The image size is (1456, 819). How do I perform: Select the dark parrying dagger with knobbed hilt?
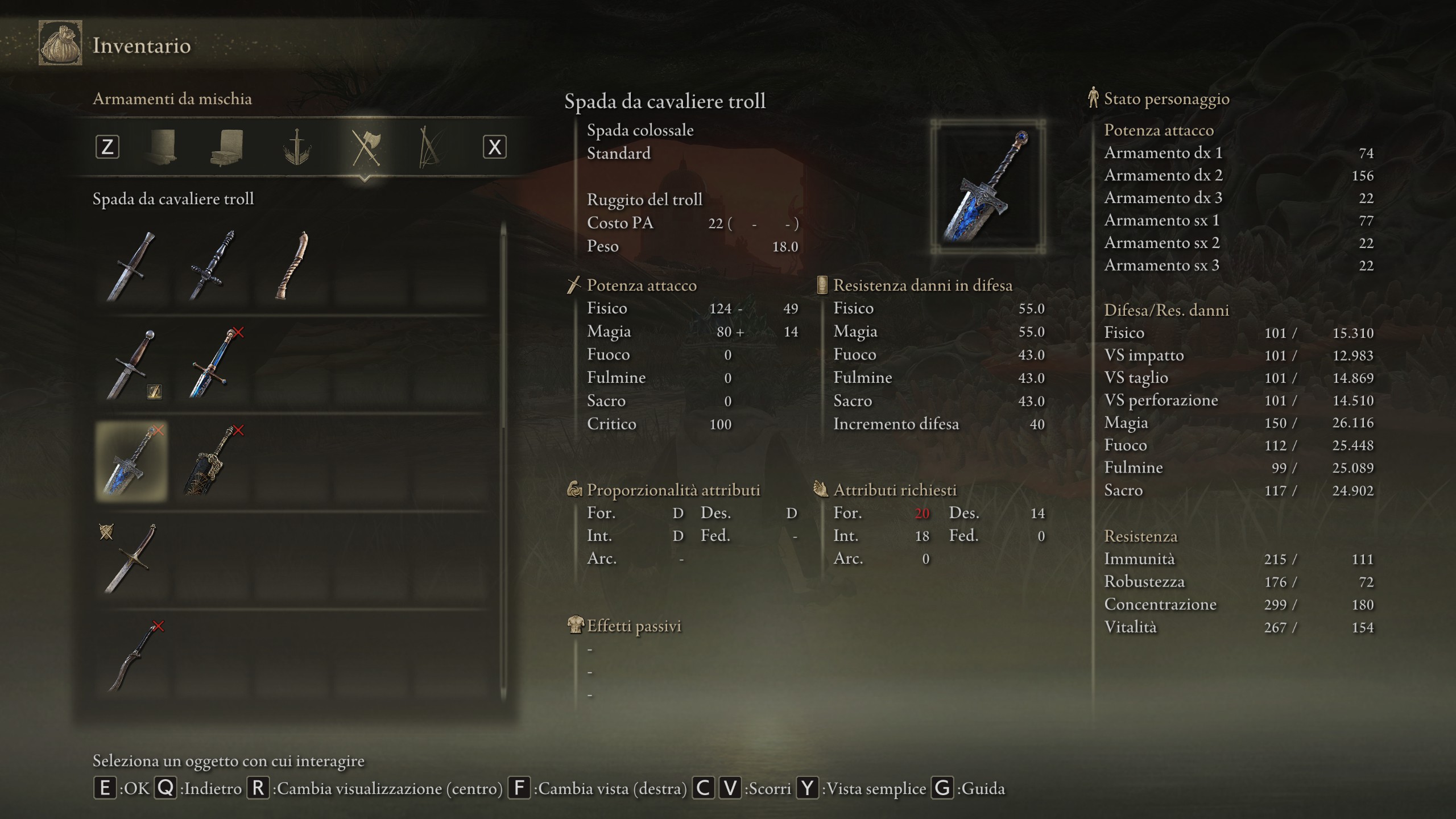pos(211,266)
